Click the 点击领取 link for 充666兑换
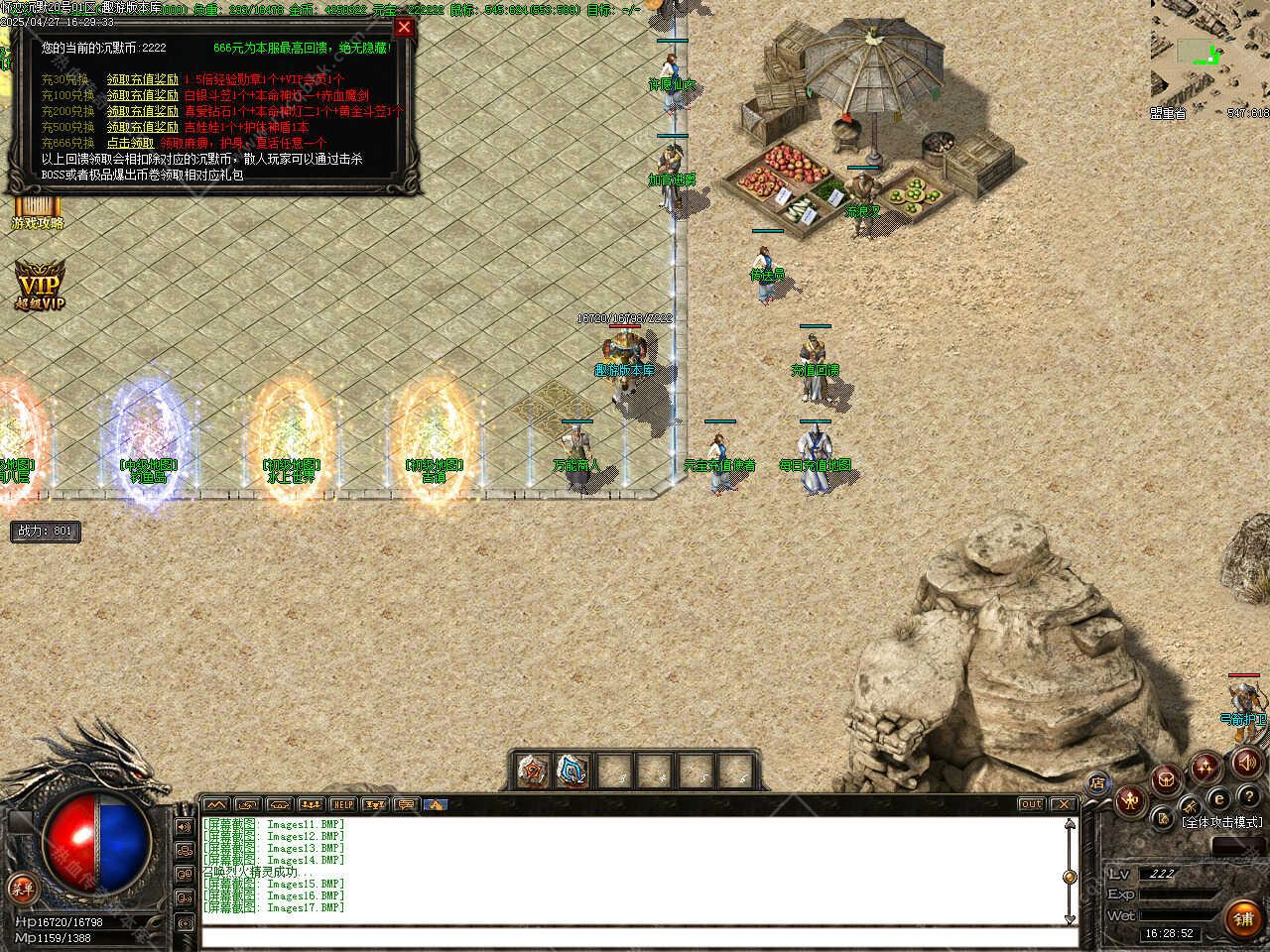Screen dimensions: 1270x952 (130, 143)
